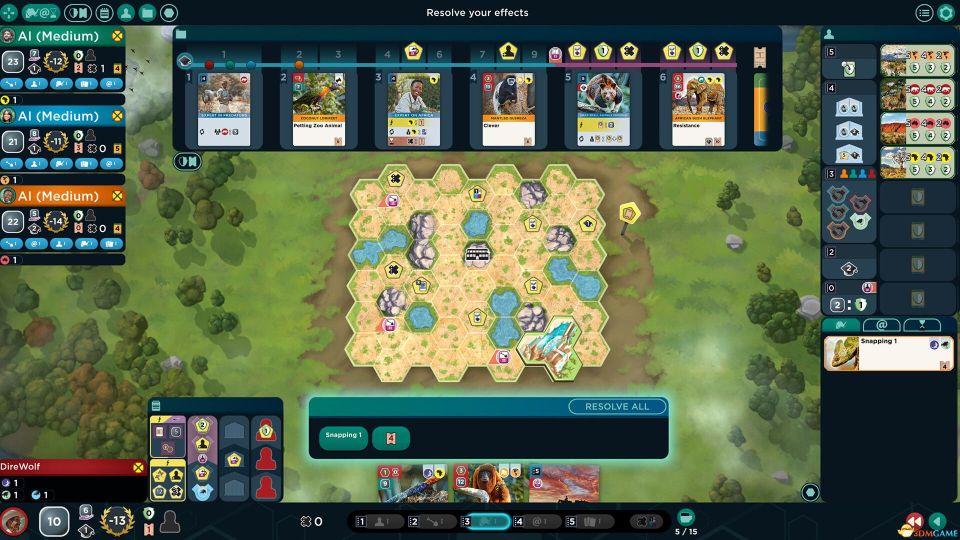Screen dimensions: 960x540
Task: Open the top AI (Medium) green player panel
Action: (62, 34)
